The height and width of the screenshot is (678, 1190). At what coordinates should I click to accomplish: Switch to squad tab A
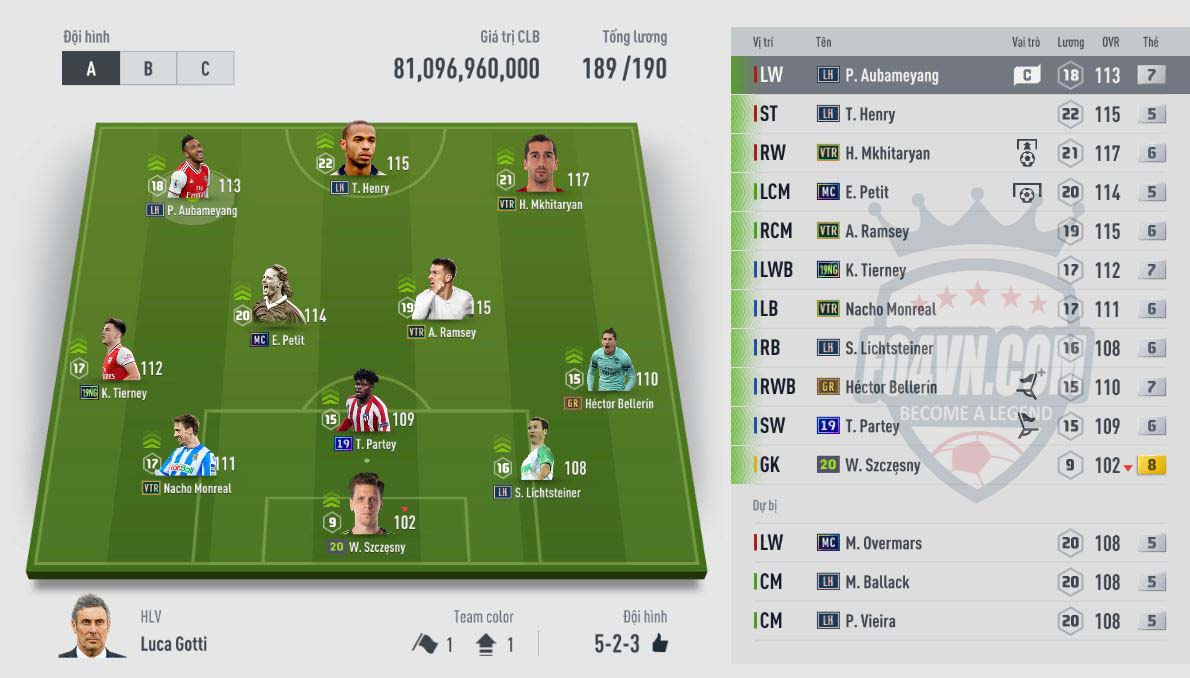91,69
